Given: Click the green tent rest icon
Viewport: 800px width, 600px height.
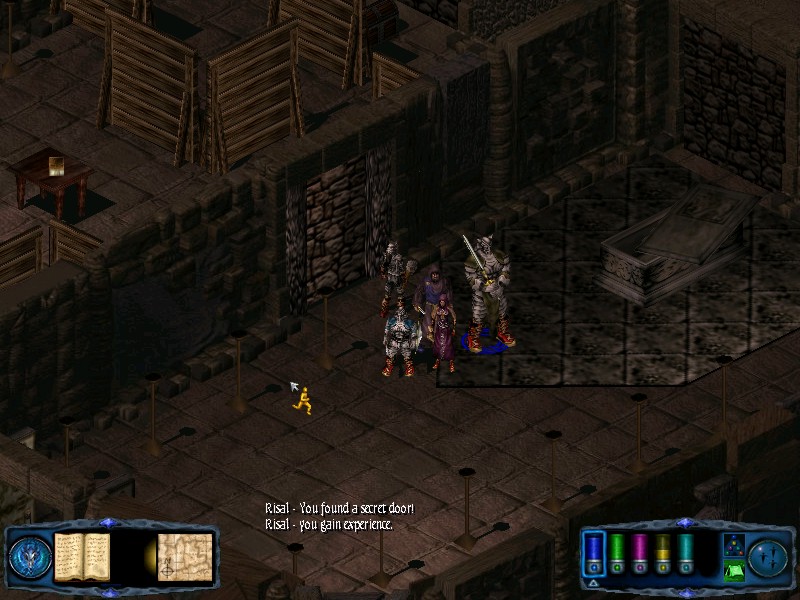Looking at the screenshot, I should tap(733, 572).
